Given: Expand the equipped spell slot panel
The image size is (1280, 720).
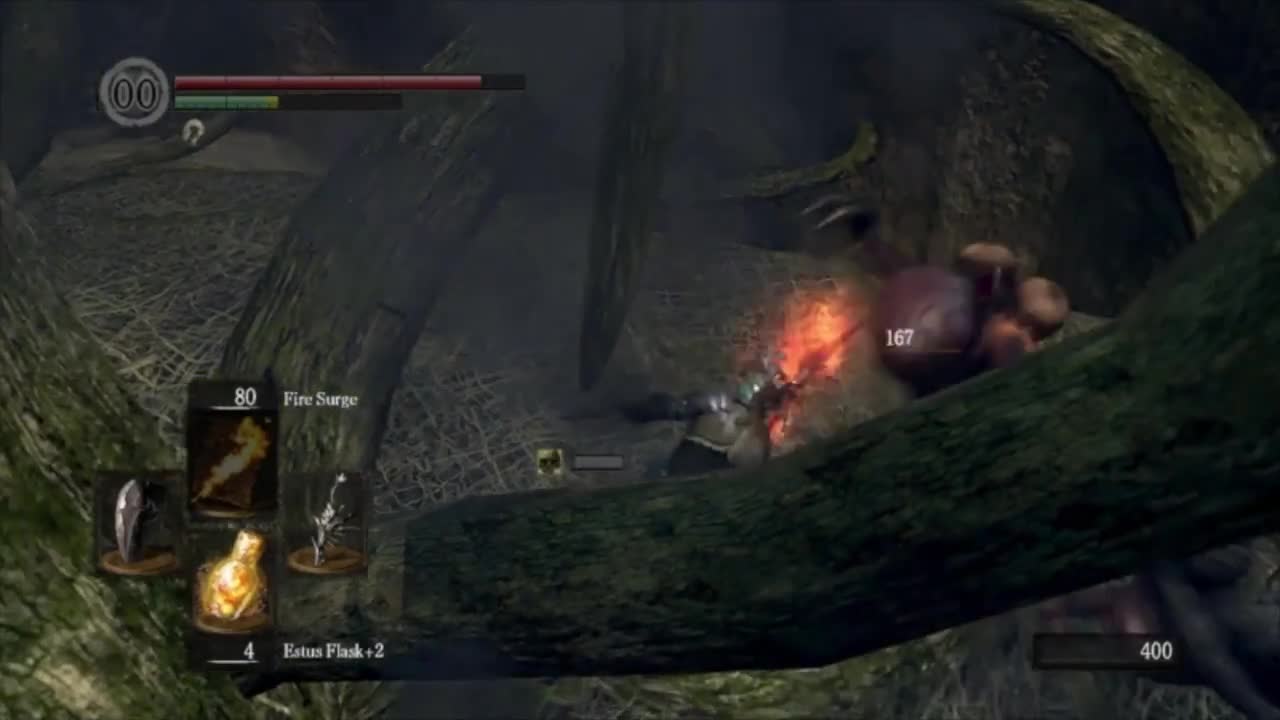Looking at the screenshot, I should tap(232, 455).
